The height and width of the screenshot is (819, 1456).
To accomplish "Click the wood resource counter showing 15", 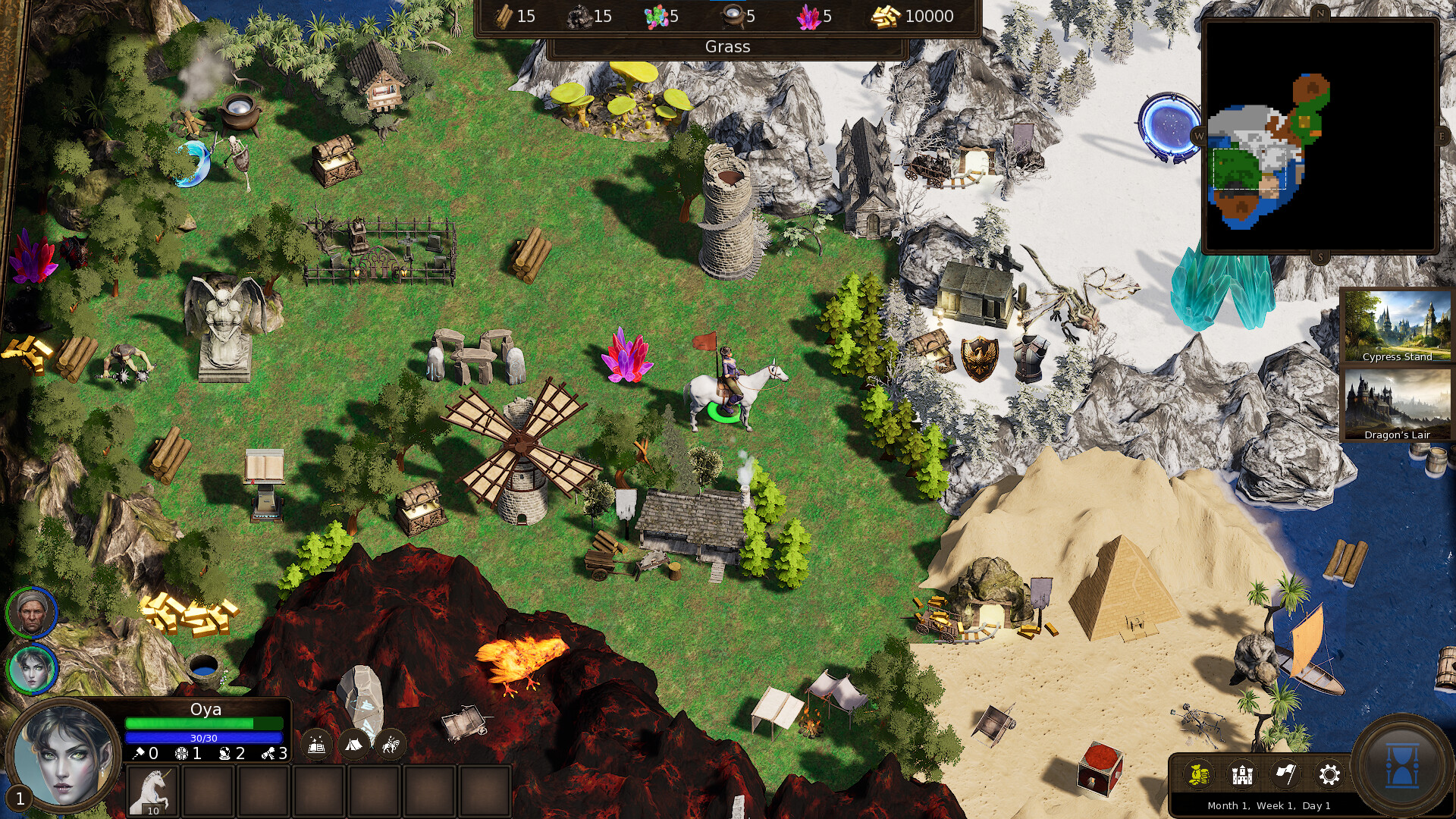I will point(513,16).
